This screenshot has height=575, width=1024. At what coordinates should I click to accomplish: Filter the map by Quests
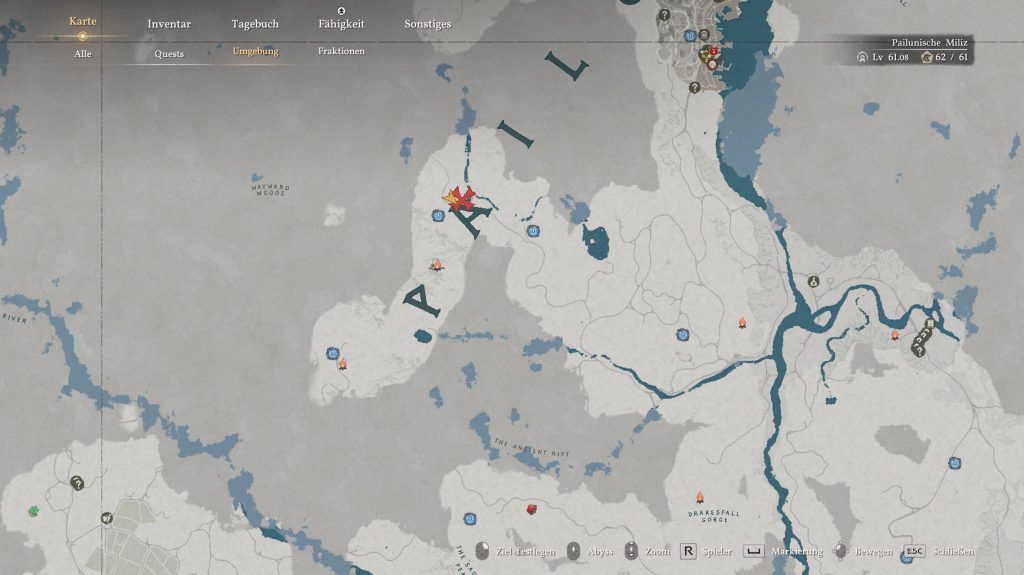click(x=169, y=54)
